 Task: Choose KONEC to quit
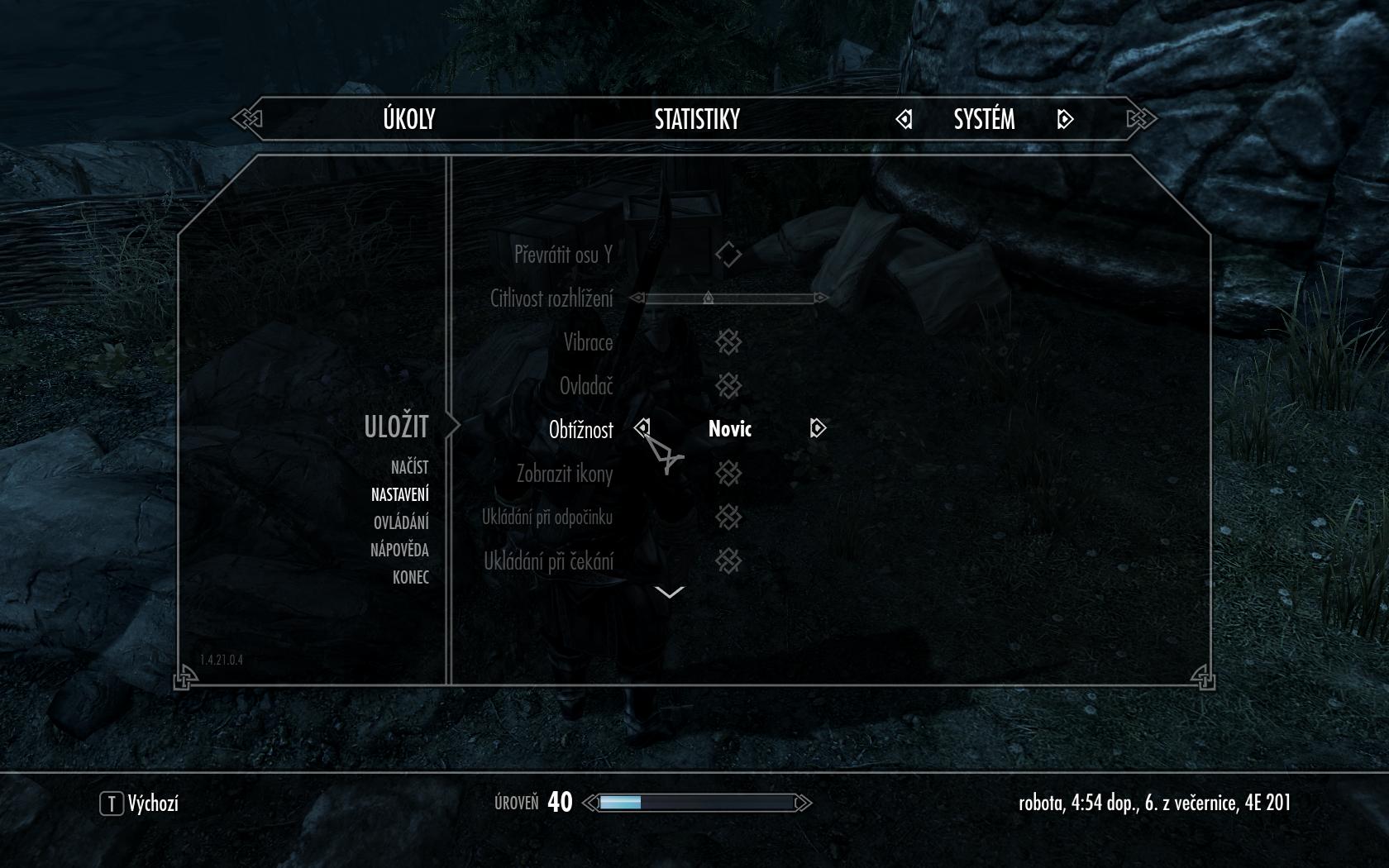click(x=410, y=577)
